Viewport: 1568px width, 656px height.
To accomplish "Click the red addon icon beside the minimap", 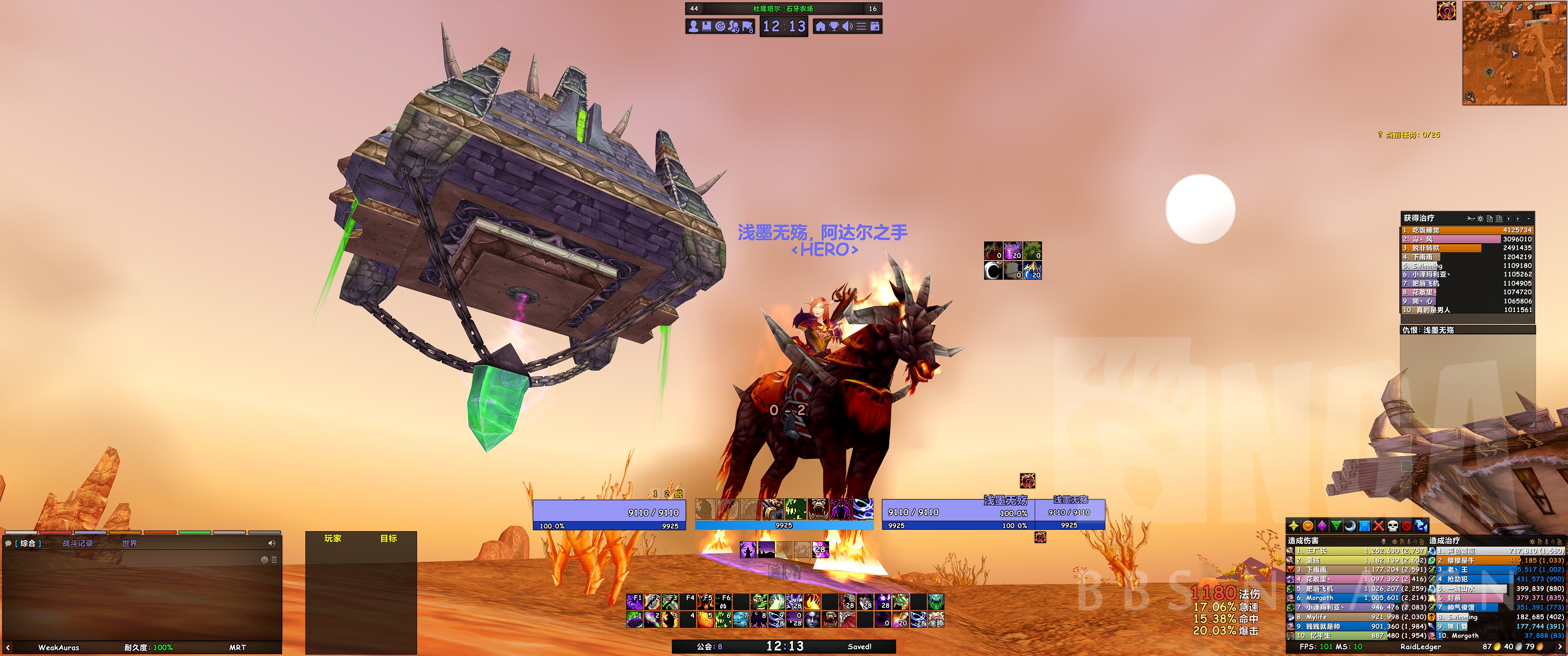I will point(1448,11).
